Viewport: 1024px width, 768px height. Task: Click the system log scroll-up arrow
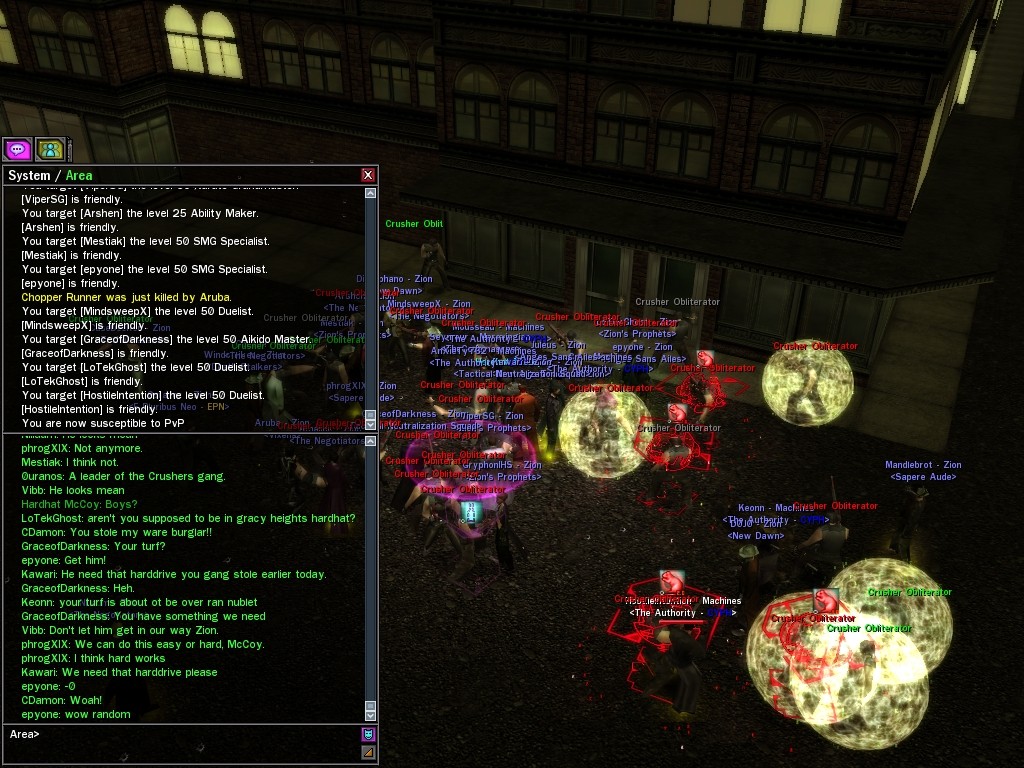click(371, 193)
